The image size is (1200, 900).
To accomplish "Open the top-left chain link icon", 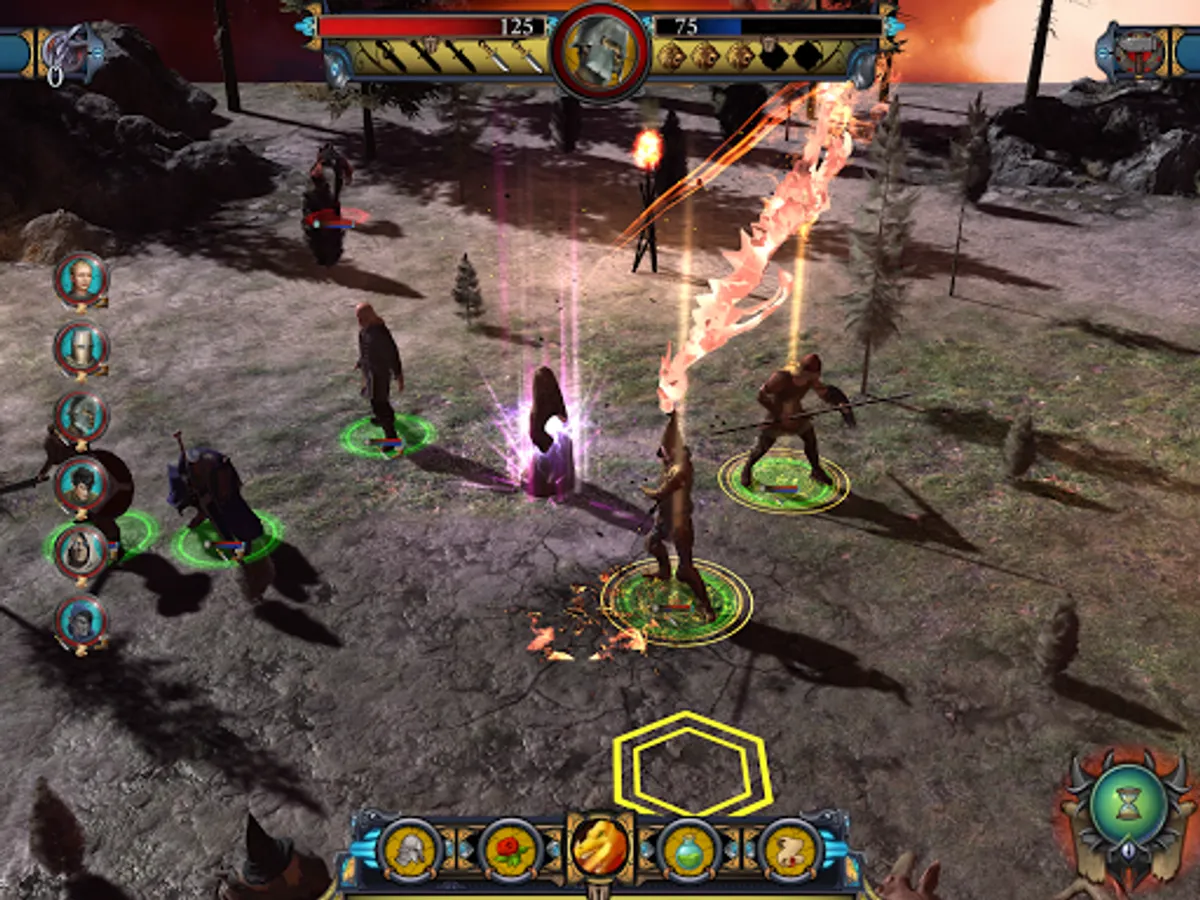I will coord(66,52).
